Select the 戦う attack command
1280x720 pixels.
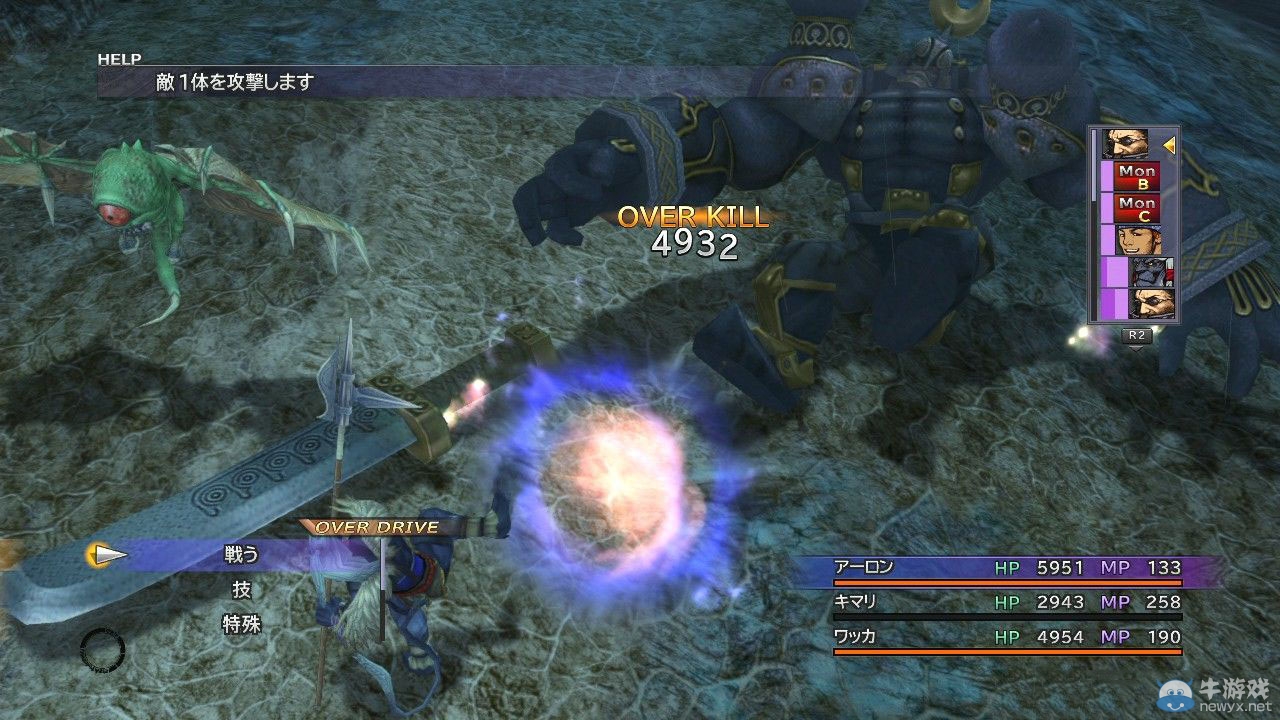pyautogui.click(x=241, y=555)
